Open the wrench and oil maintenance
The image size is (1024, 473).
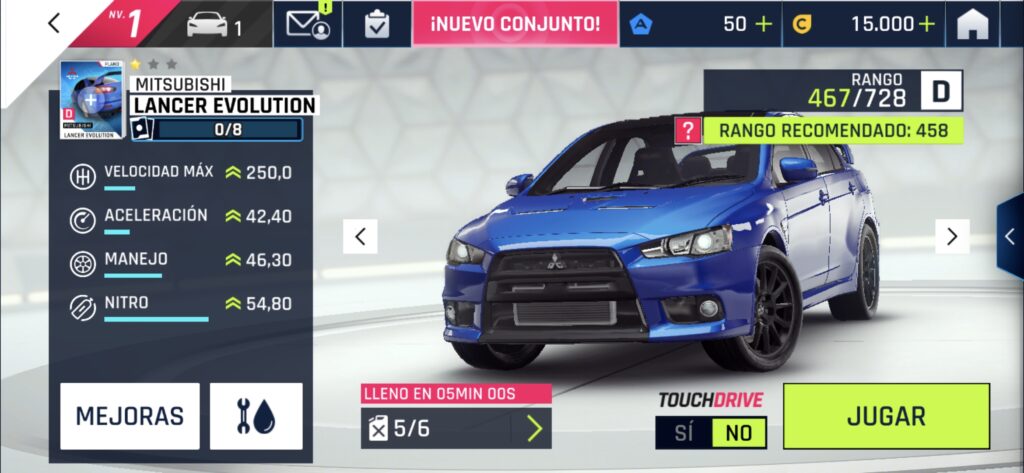coord(256,416)
